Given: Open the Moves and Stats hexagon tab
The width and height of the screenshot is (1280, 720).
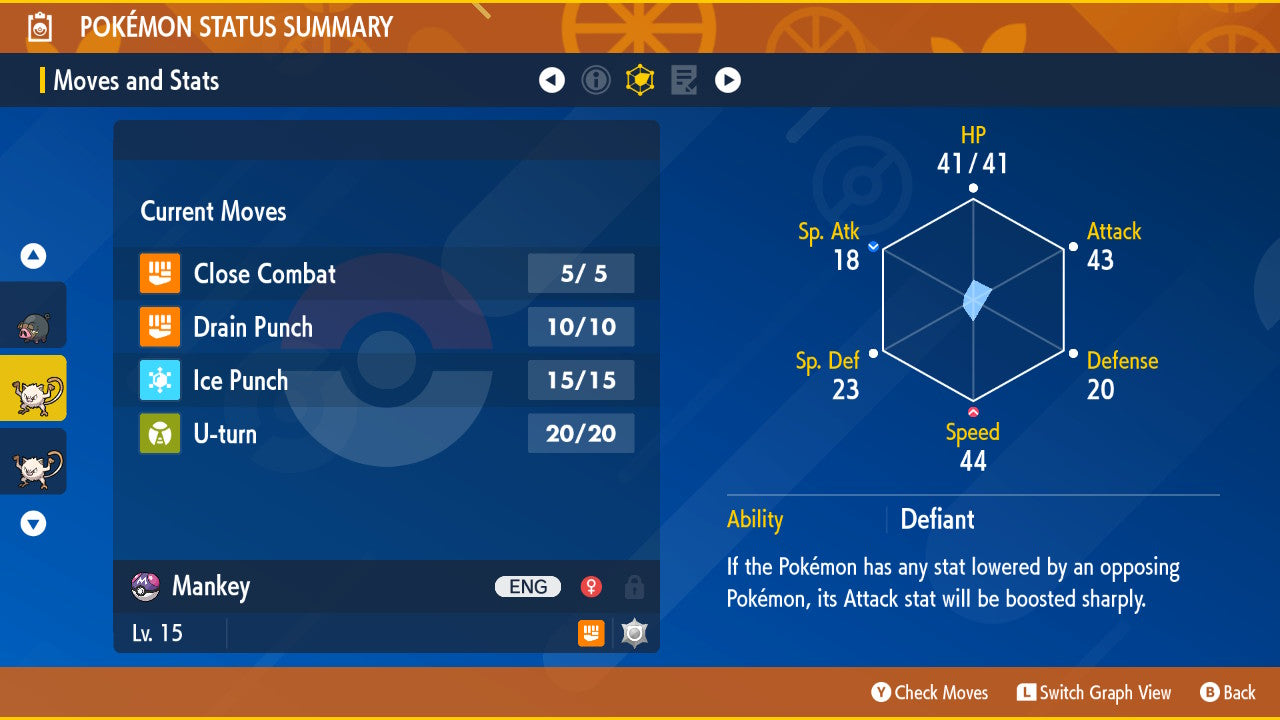Looking at the screenshot, I should tap(640, 80).
